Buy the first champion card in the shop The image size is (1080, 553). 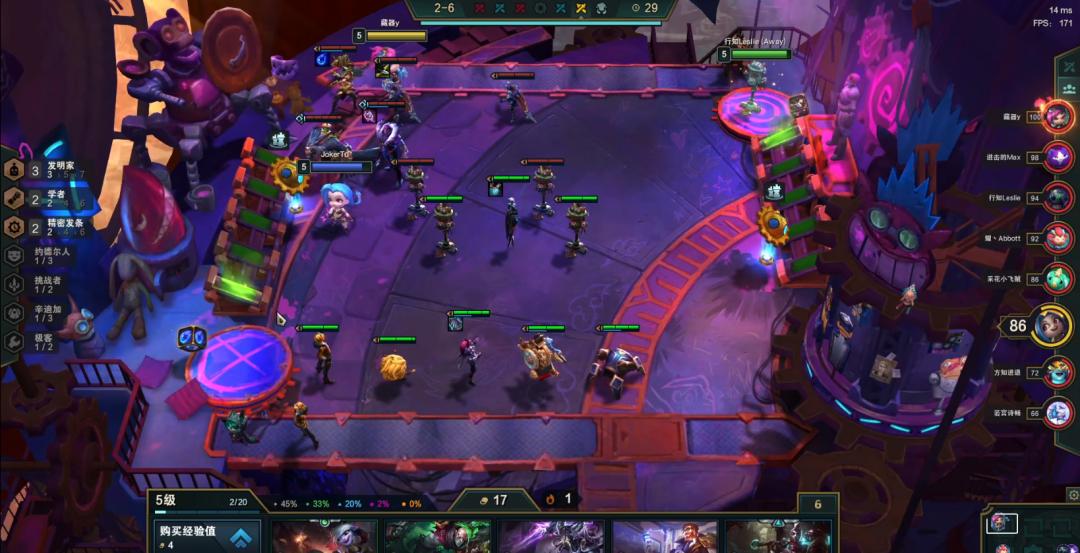(324, 537)
